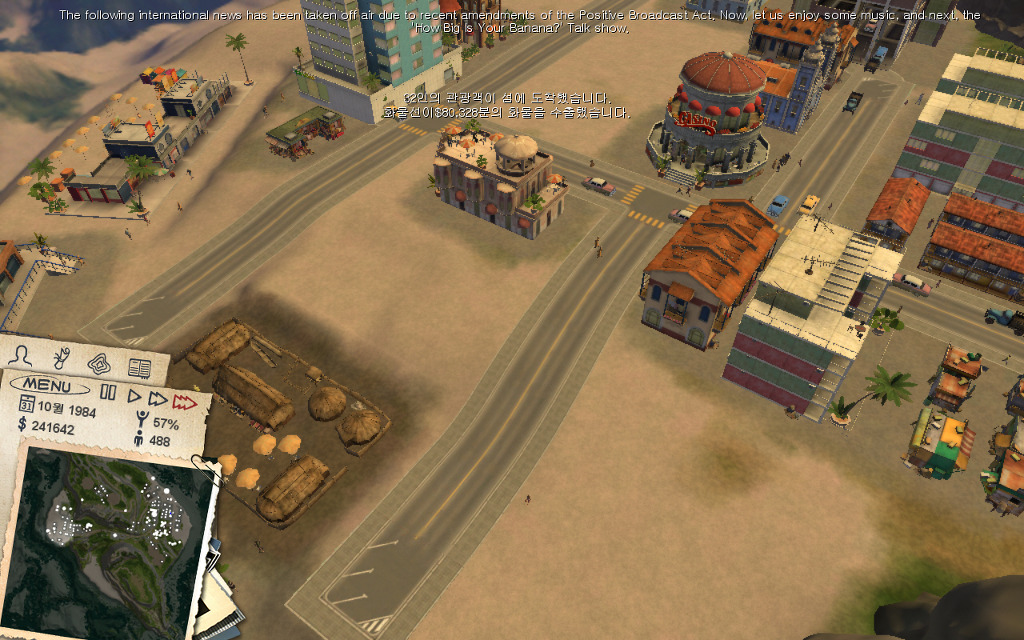Open the almanac book tab
The height and width of the screenshot is (640, 1024).
coord(138,368)
